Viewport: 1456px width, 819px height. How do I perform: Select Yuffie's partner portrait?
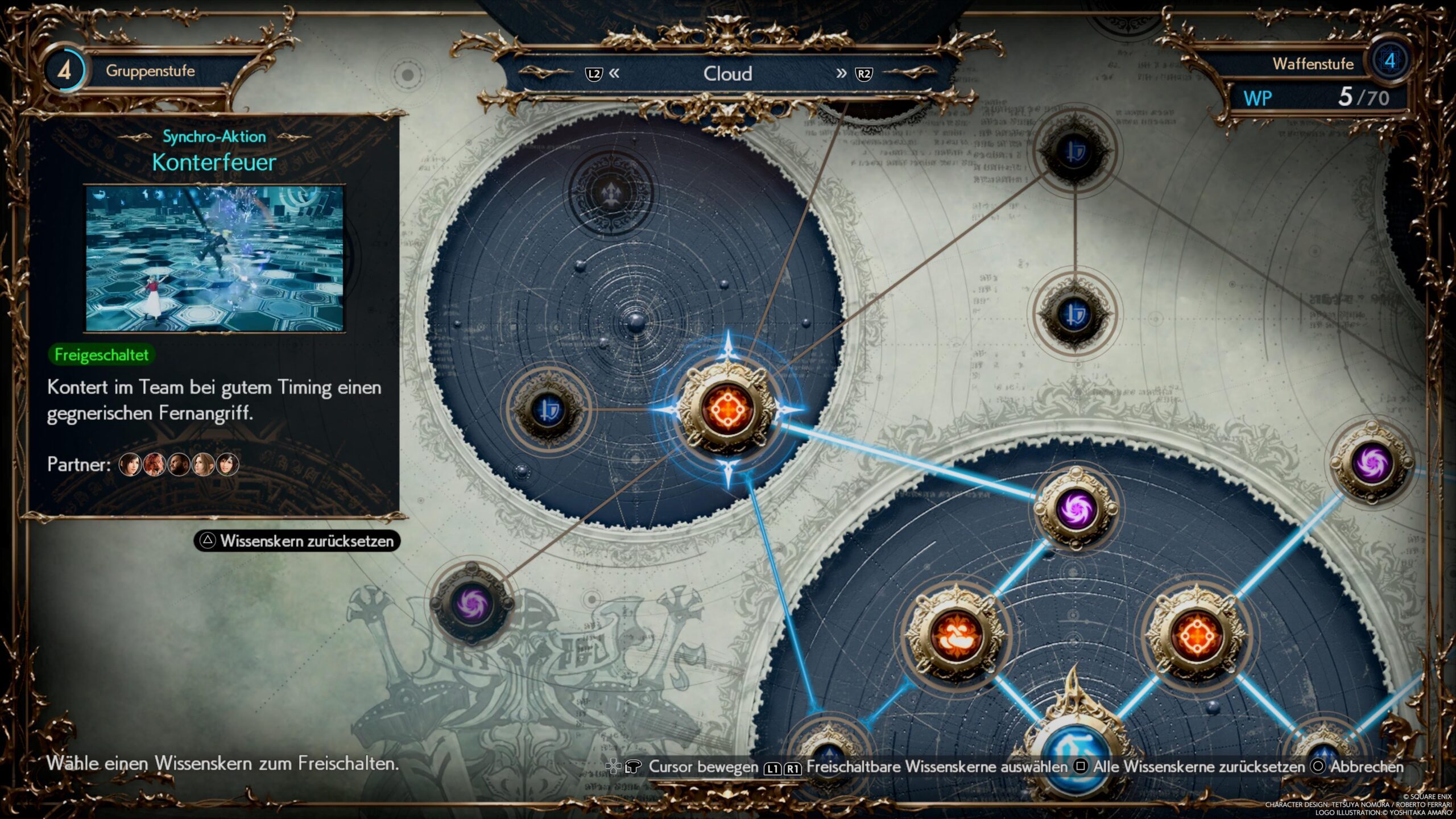(x=227, y=465)
